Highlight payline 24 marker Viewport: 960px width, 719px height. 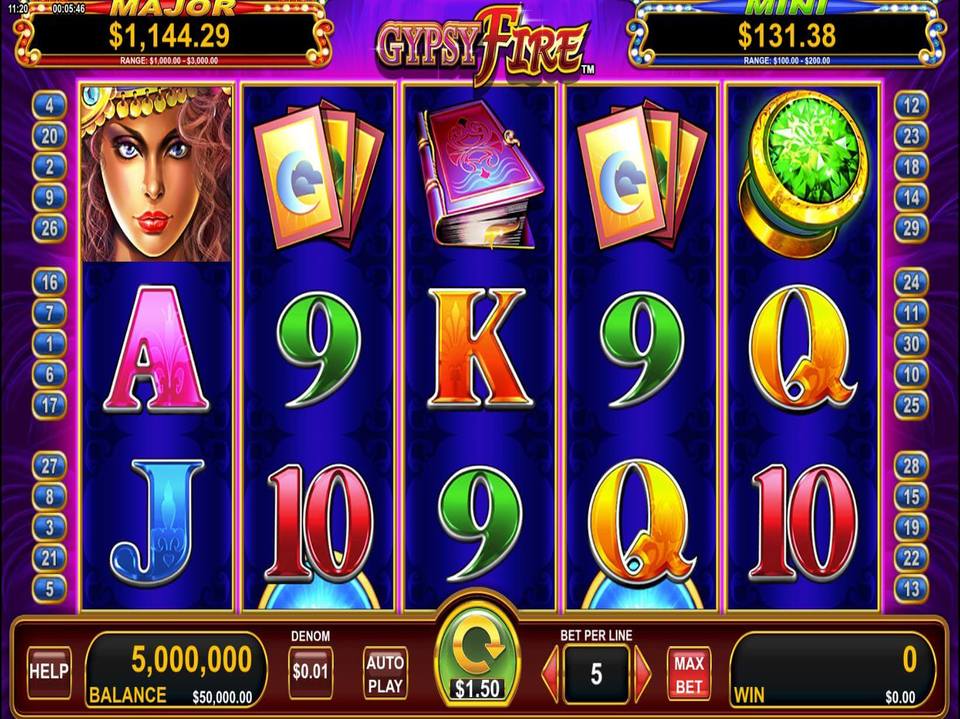click(x=911, y=282)
